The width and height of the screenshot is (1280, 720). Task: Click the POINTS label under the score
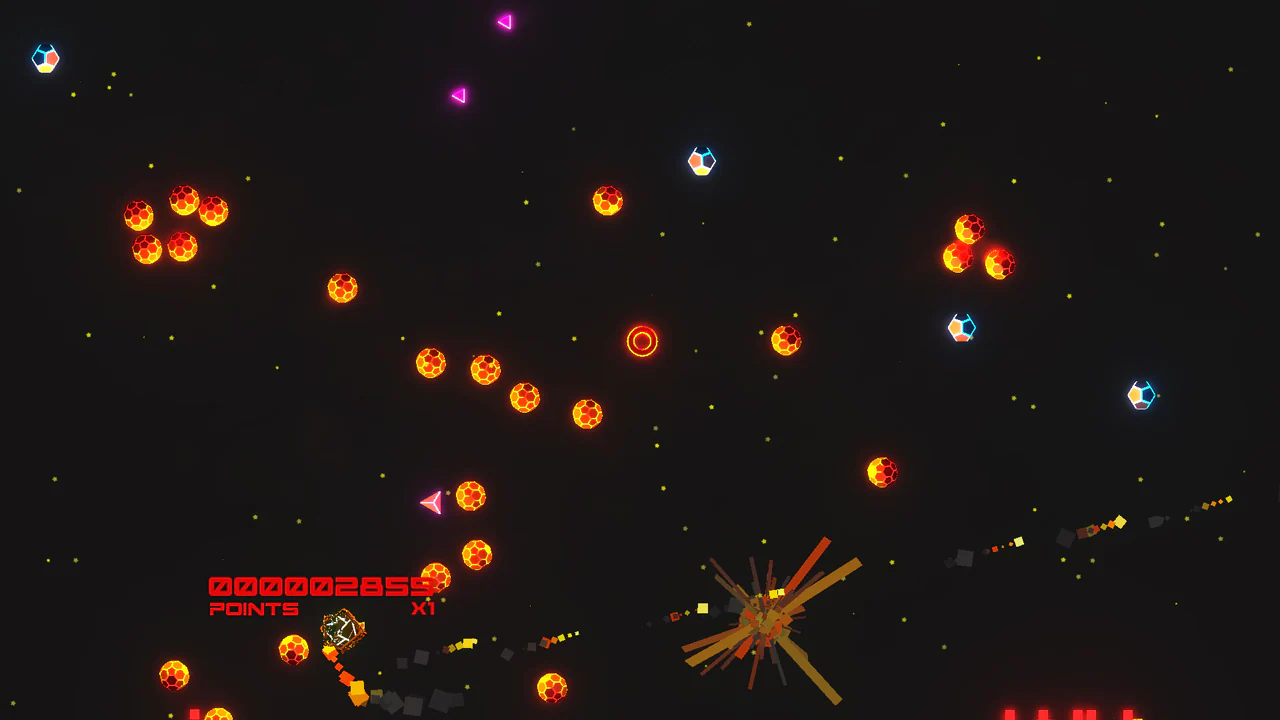252,610
